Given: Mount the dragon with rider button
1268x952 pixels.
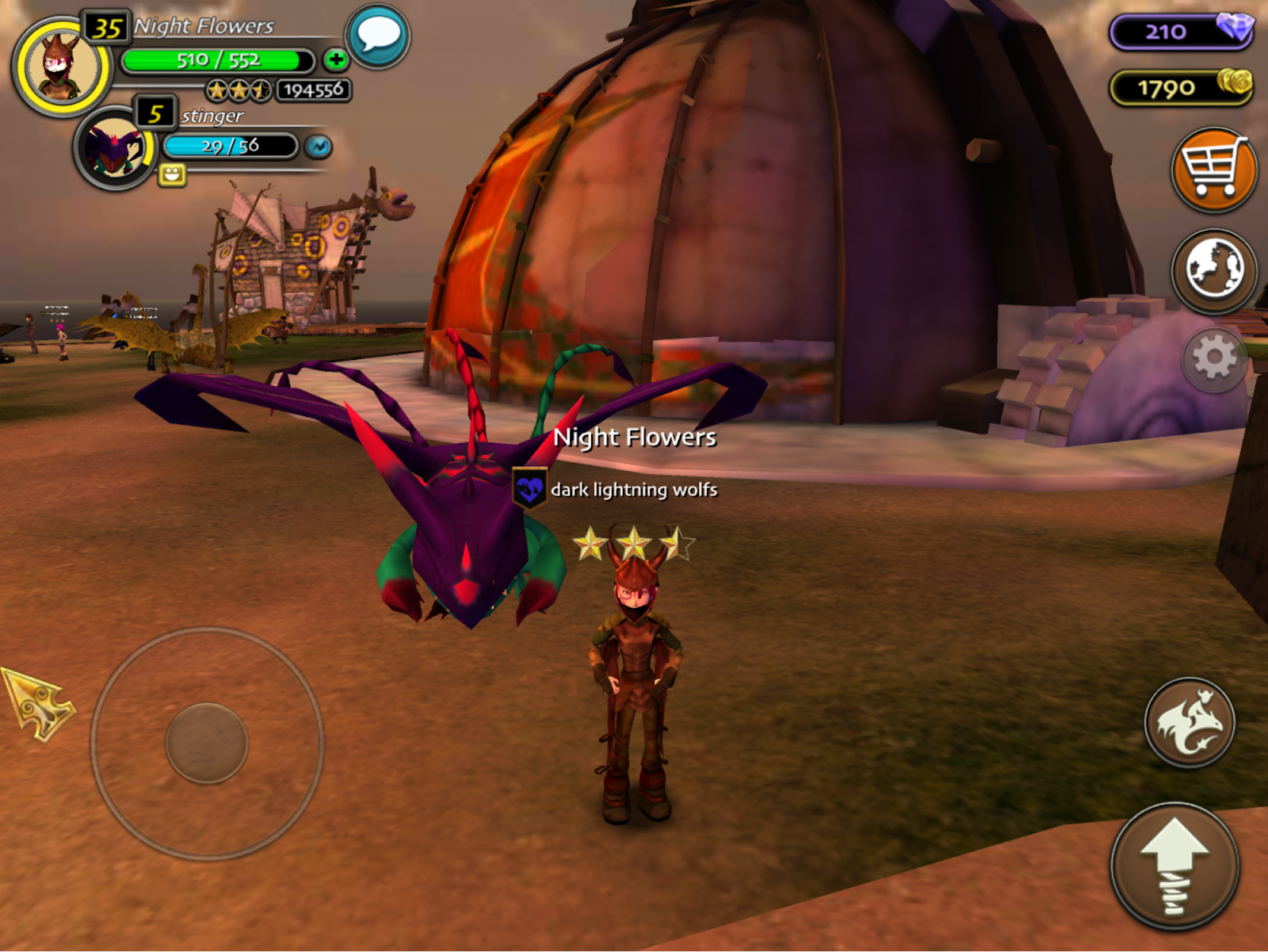Looking at the screenshot, I should (x=1189, y=722).
